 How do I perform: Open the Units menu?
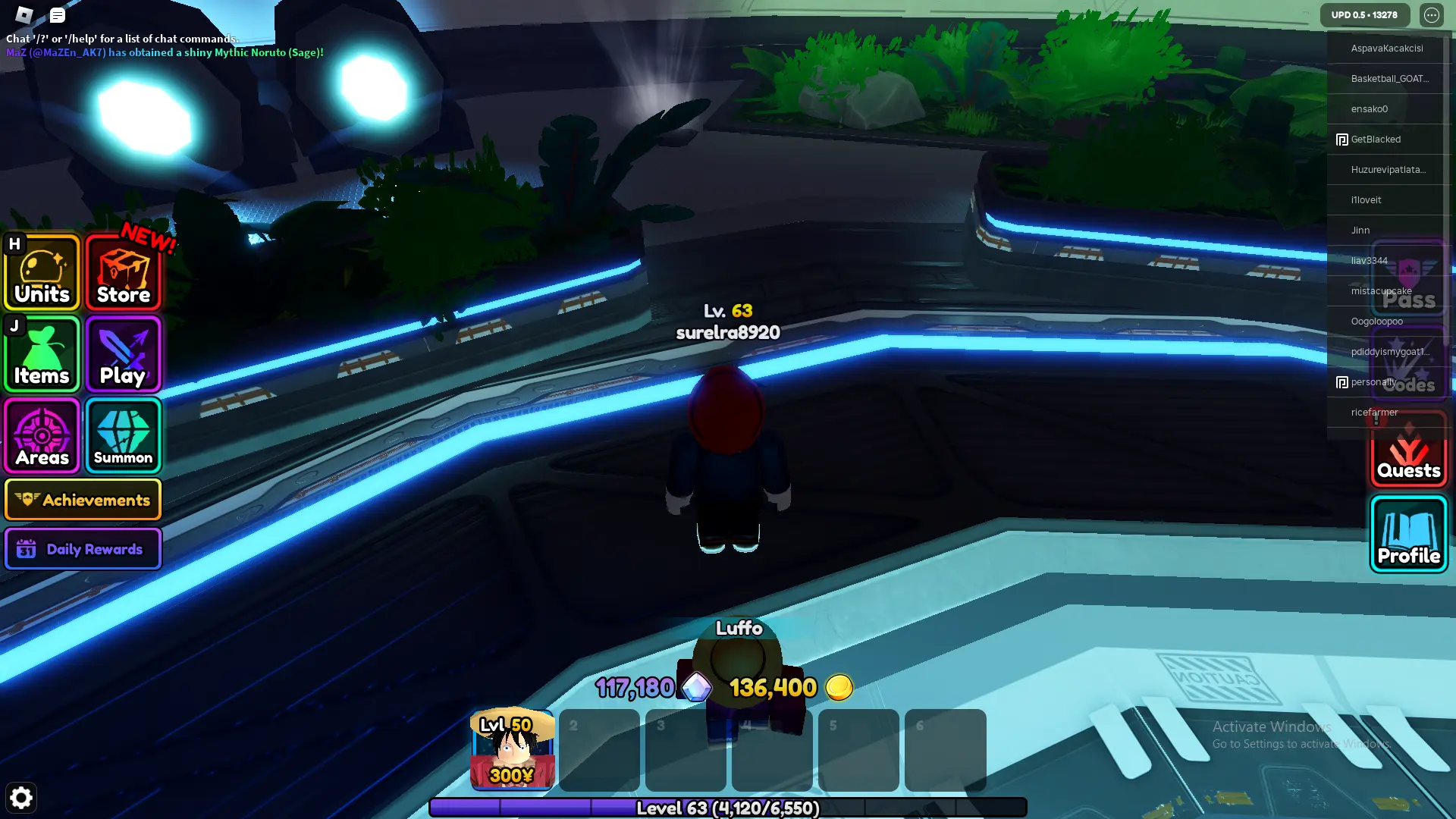coord(42,272)
